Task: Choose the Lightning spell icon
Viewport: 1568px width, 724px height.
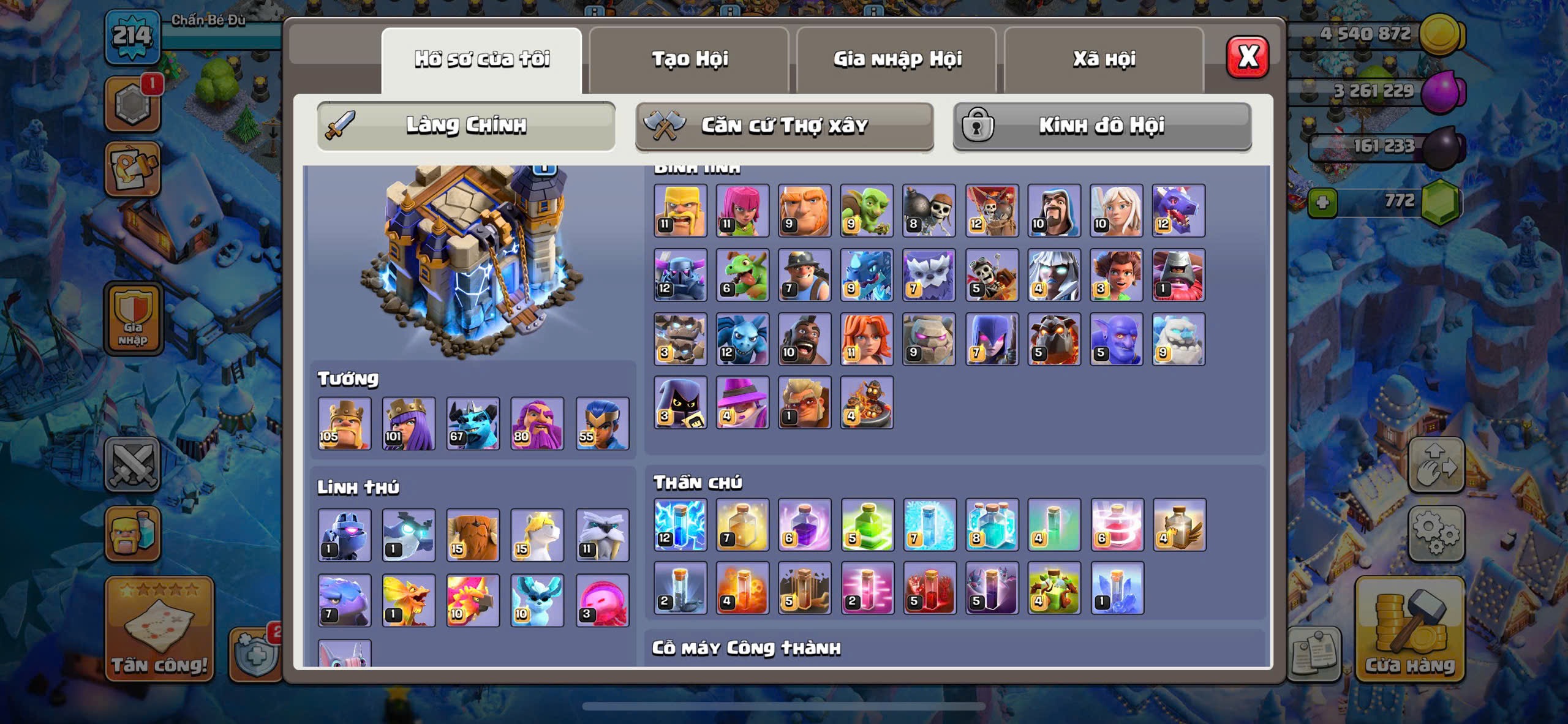Action: point(680,524)
